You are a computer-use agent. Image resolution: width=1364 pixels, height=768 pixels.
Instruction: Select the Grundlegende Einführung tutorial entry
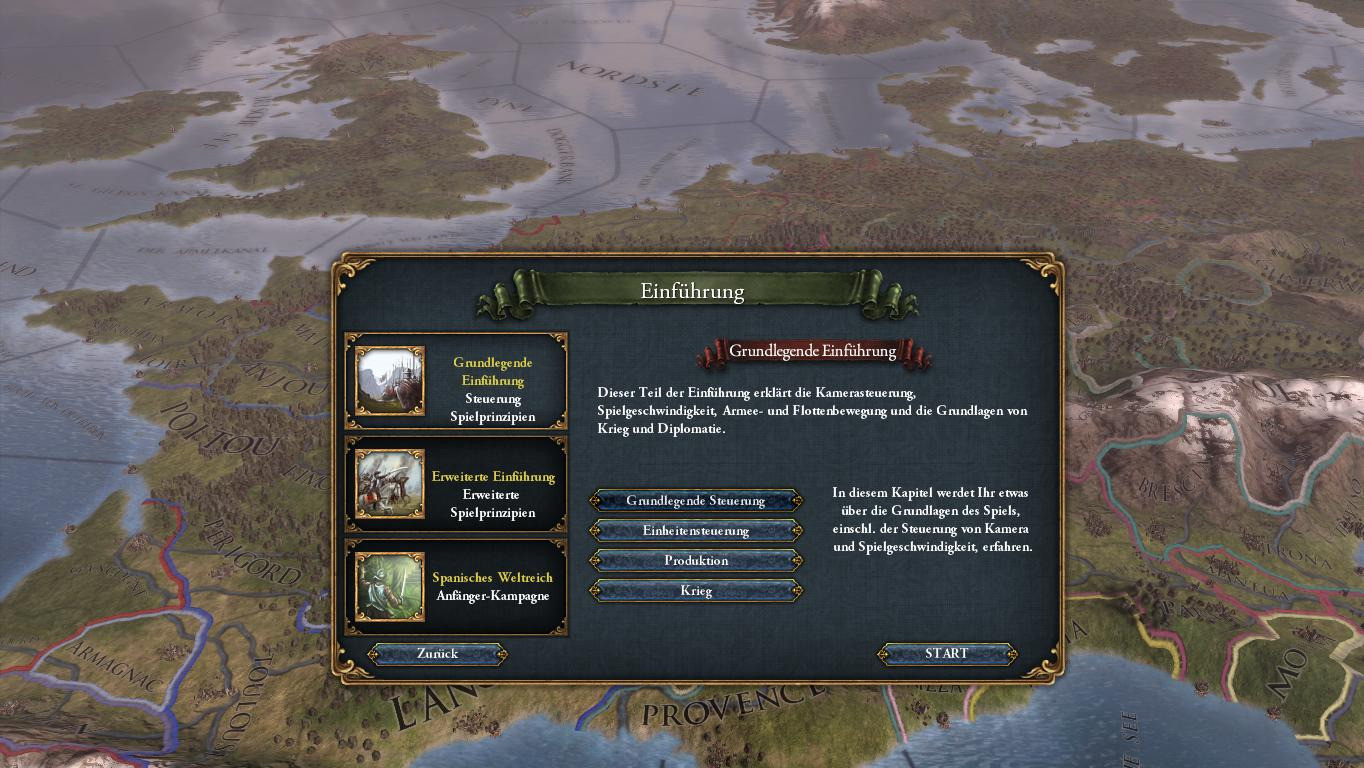(456, 381)
